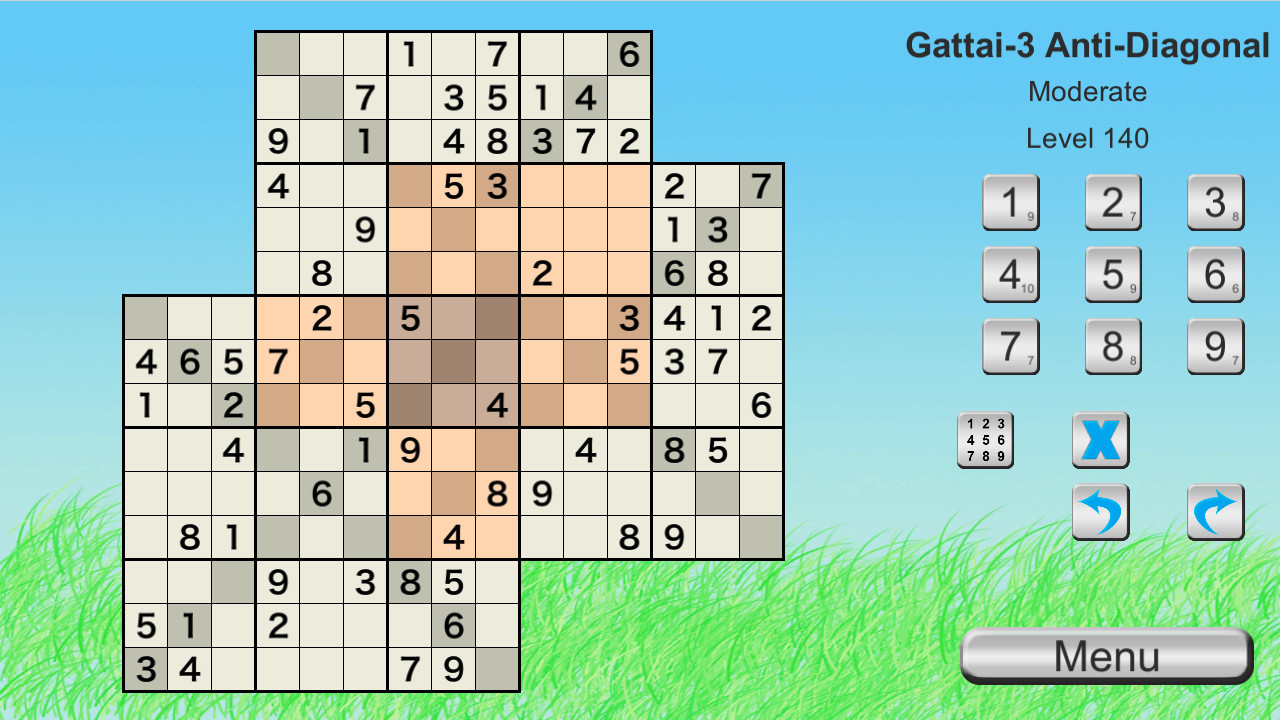Image resolution: width=1280 pixels, height=720 pixels.
Task: Select the digit 5 key
Action: (1113, 274)
